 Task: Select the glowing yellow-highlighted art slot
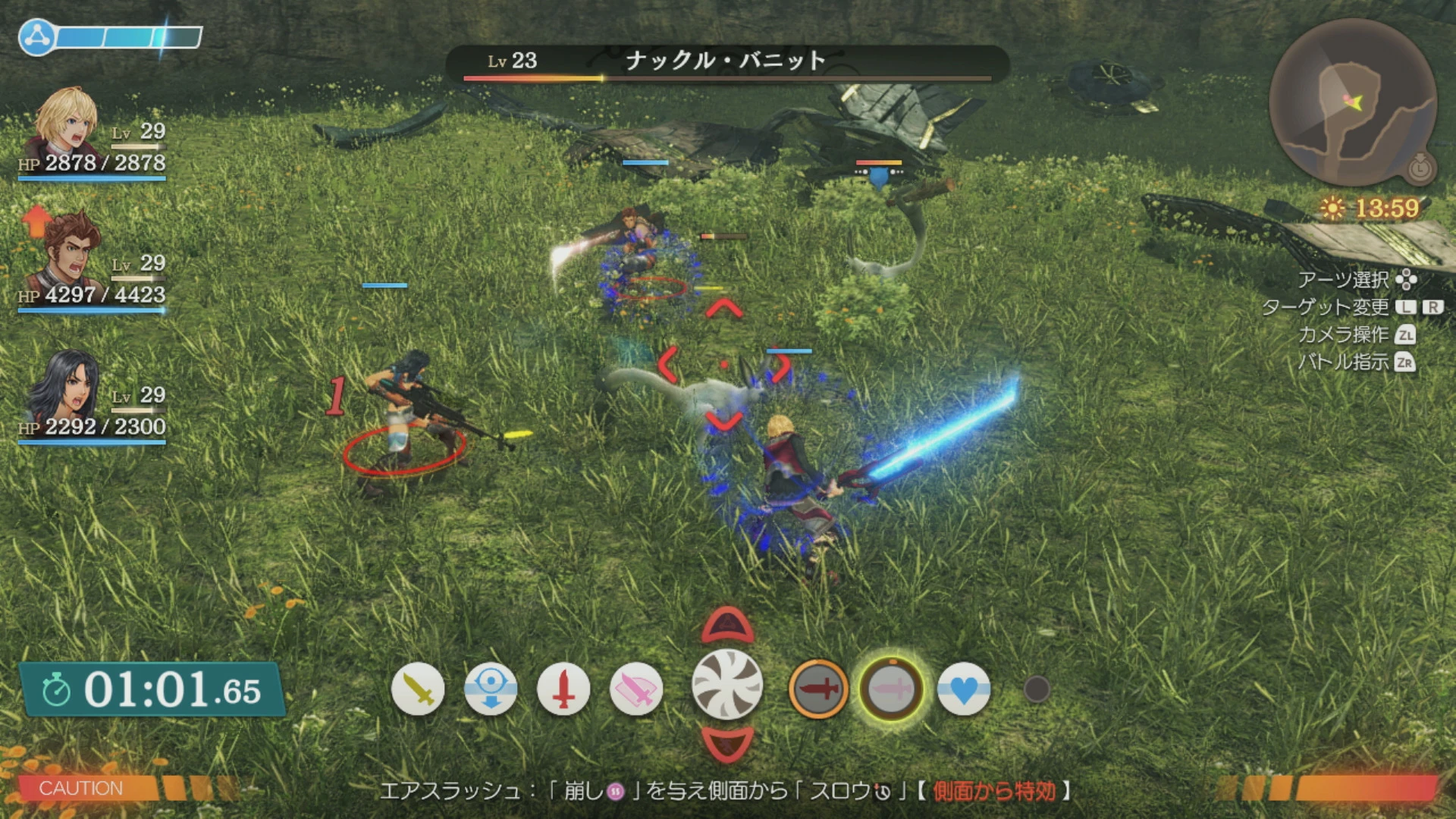click(892, 689)
